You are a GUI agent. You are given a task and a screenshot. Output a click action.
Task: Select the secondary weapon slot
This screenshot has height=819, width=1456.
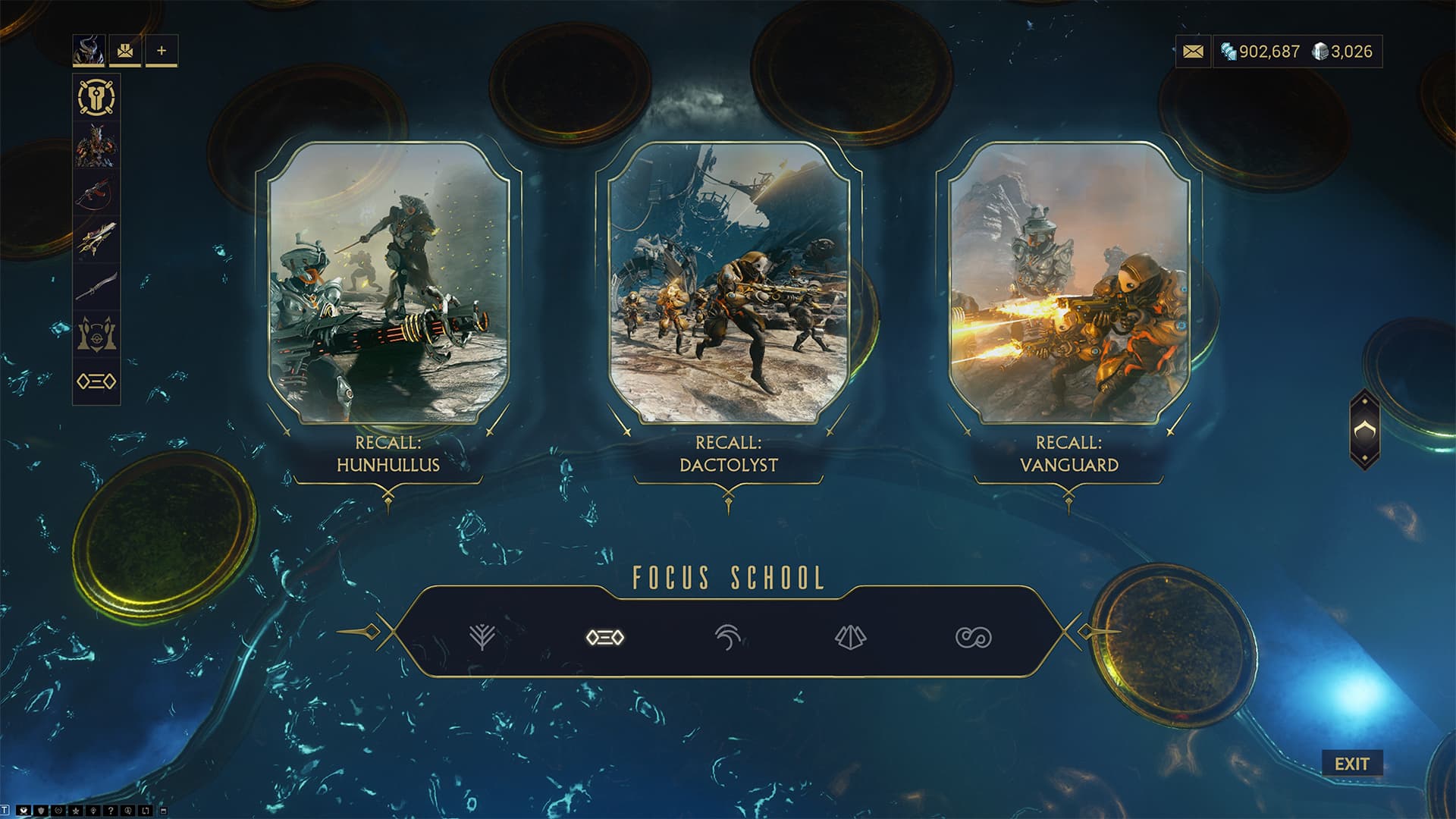(x=96, y=240)
